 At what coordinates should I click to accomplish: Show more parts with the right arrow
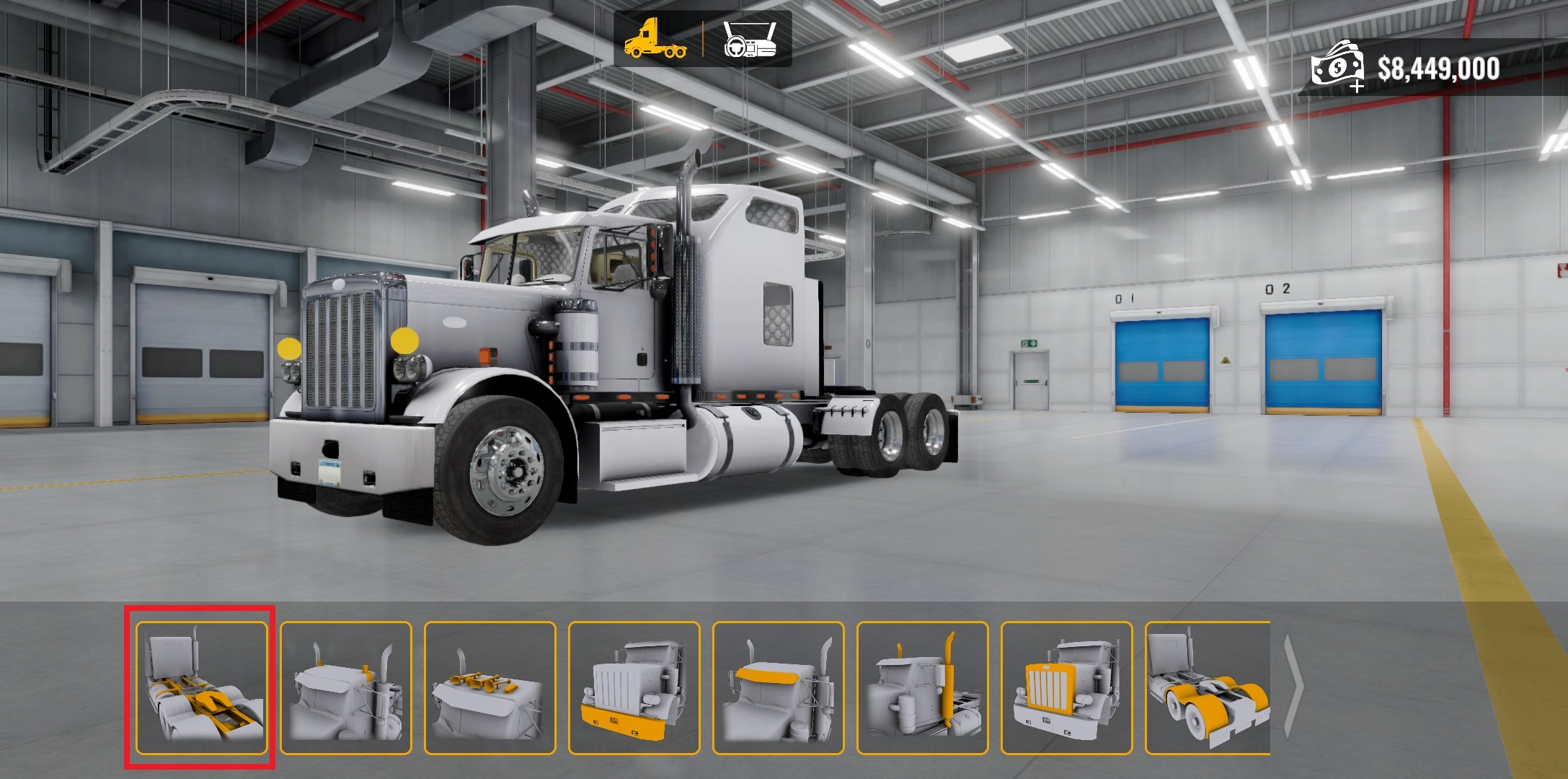tap(1295, 687)
